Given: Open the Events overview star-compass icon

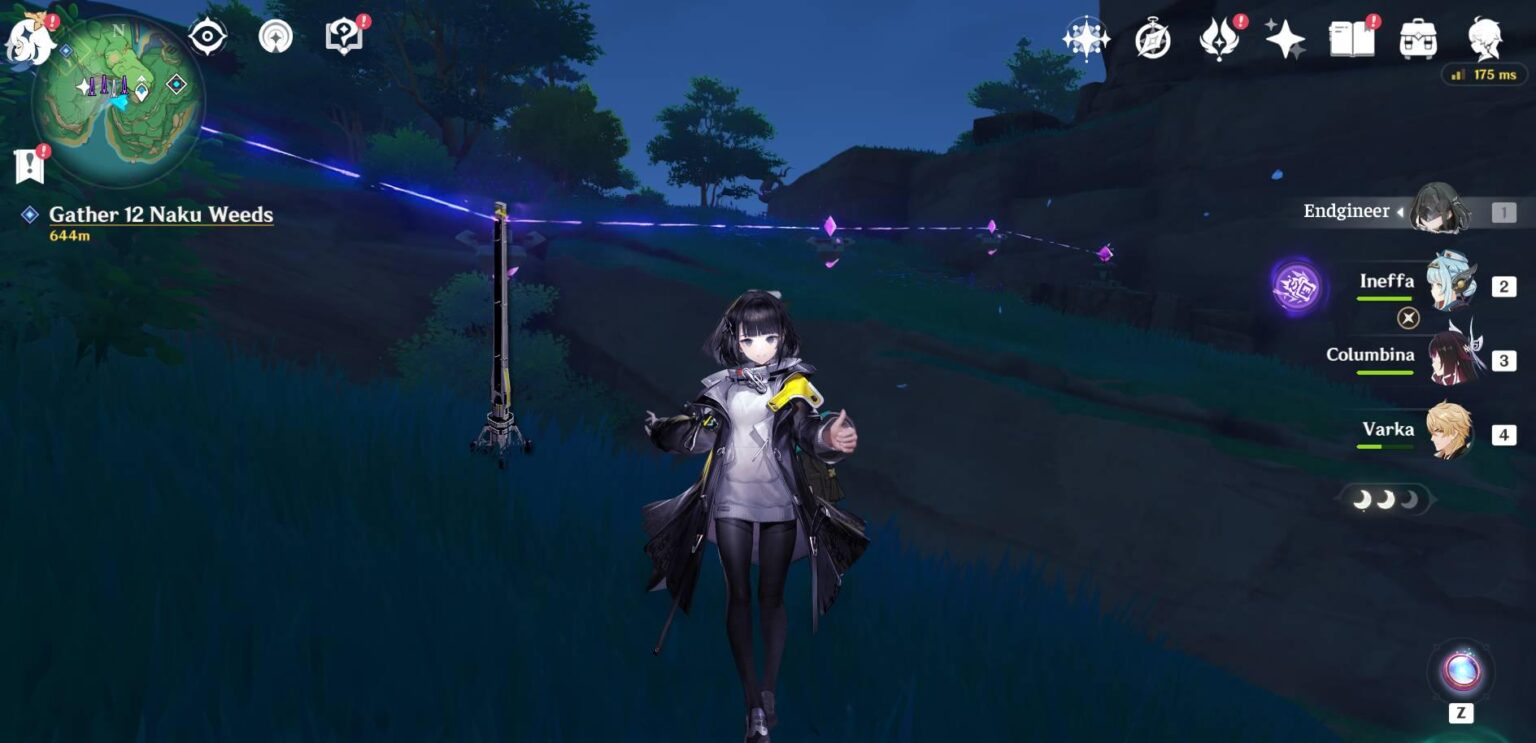Looking at the screenshot, I should tap(1085, 37).
